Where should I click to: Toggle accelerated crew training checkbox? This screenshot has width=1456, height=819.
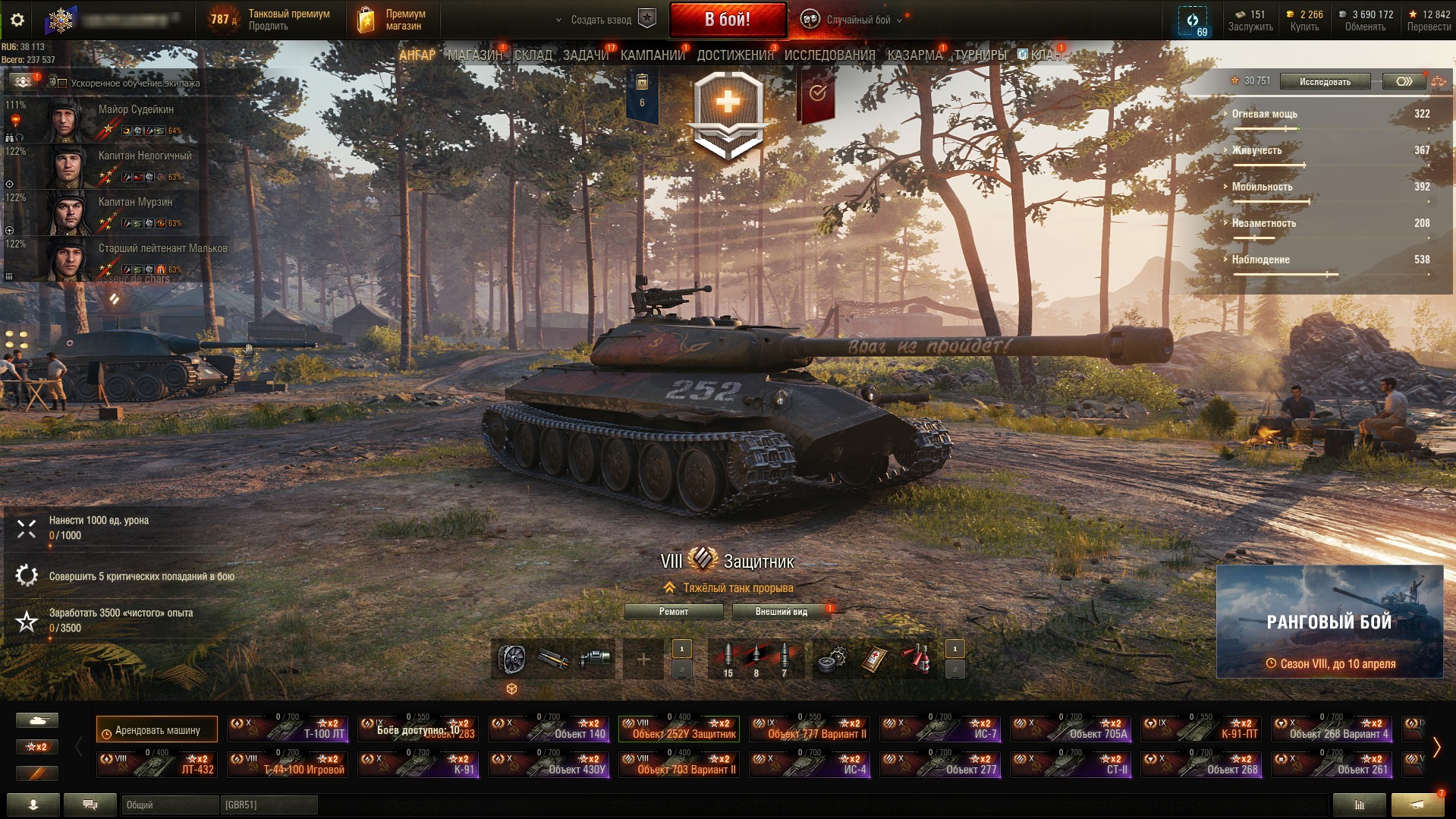coord(63,83)
